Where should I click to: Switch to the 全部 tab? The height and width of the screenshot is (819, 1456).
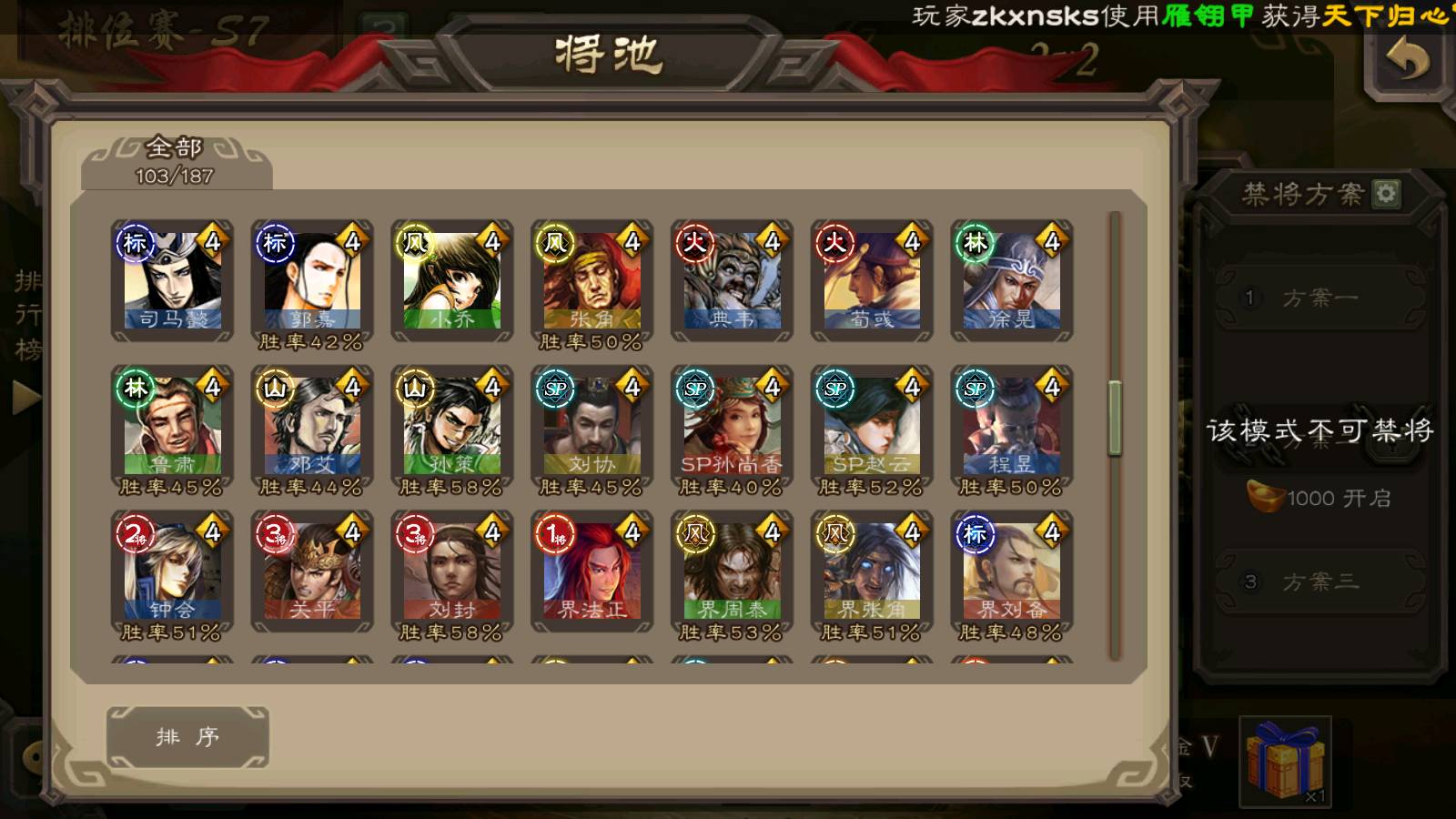(x=175, y=161)
